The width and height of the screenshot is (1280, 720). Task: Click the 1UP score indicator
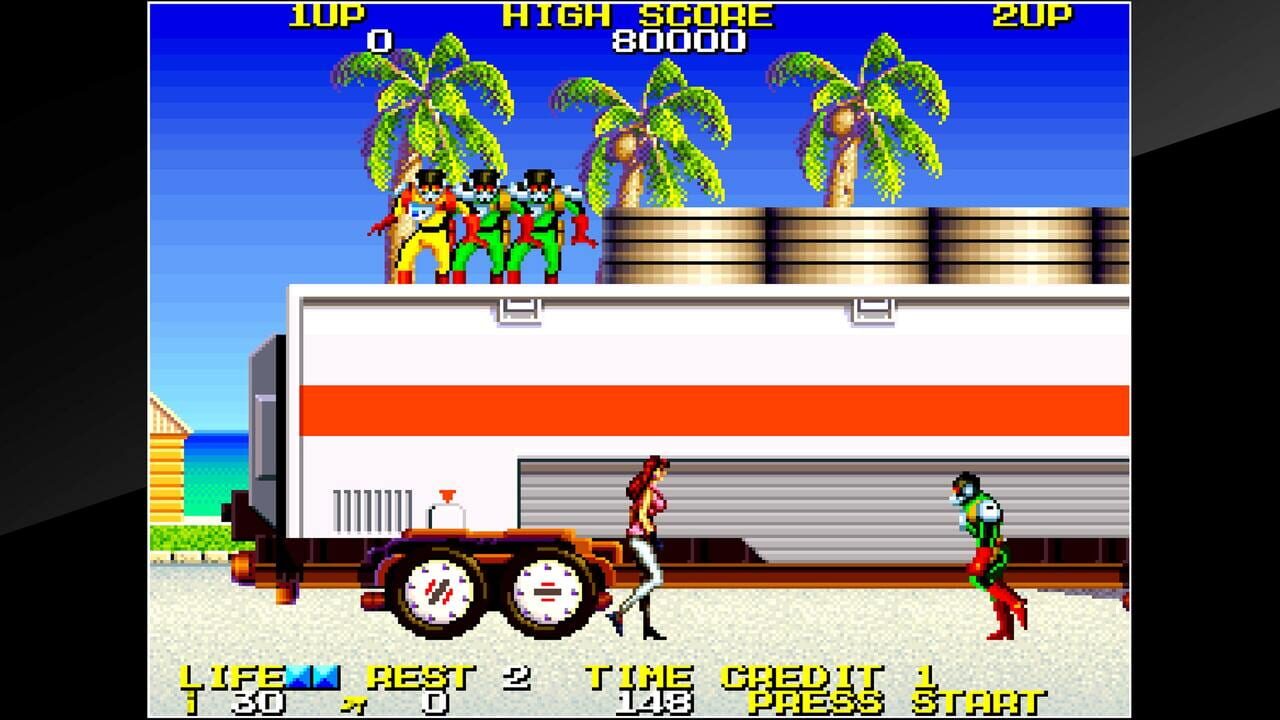click(x=330, y=14)
